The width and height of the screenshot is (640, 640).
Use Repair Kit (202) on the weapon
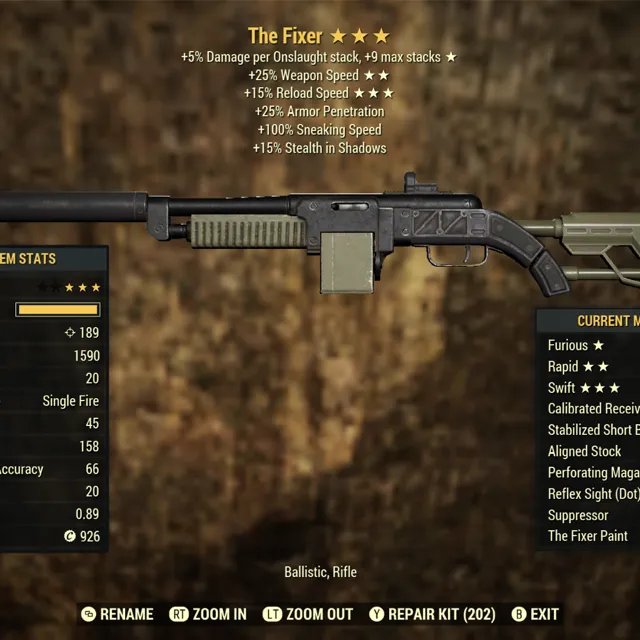coord(431,614)
